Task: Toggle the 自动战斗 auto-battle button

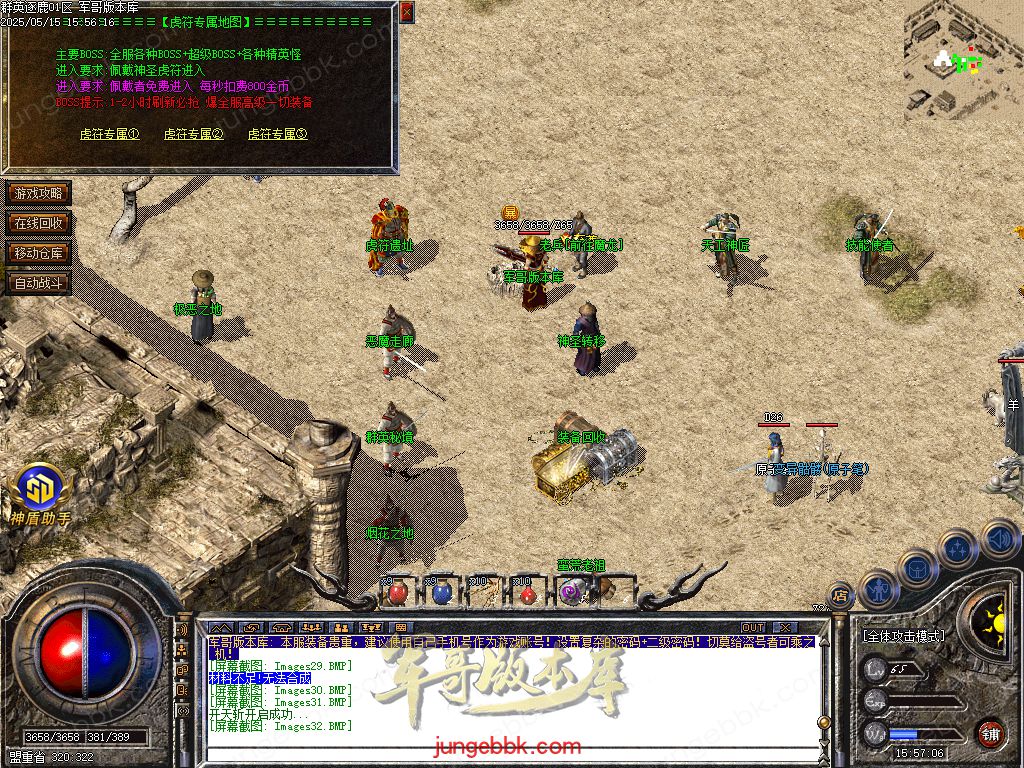Action: (38, 283)
